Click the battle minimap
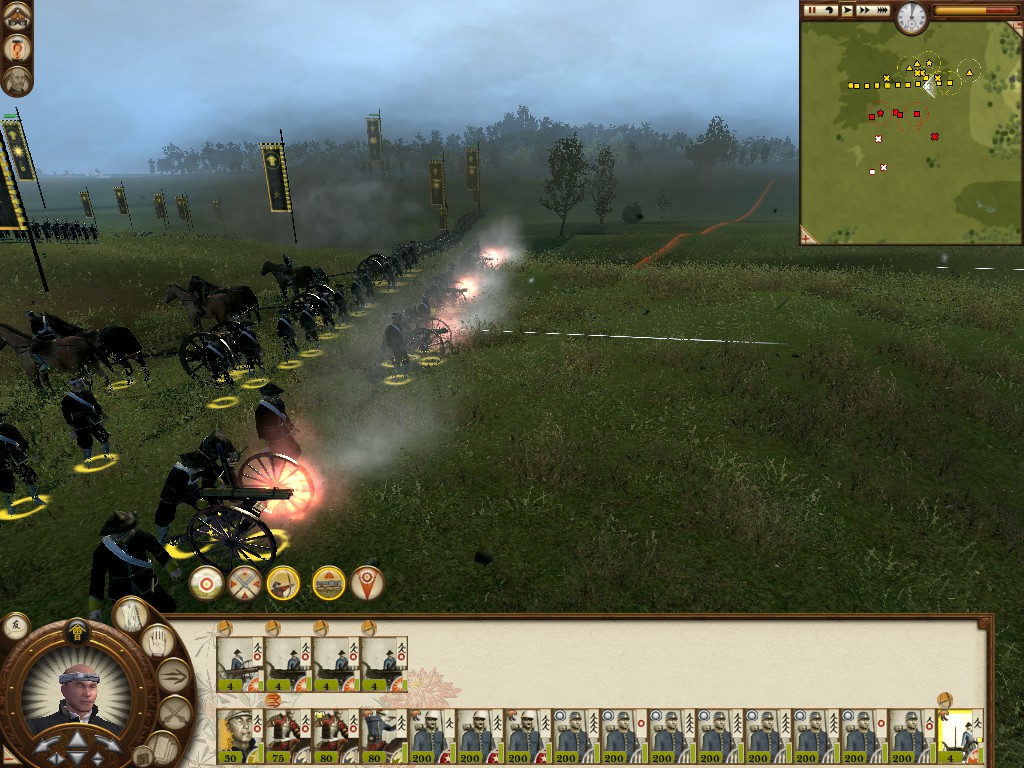 (900, 140)
